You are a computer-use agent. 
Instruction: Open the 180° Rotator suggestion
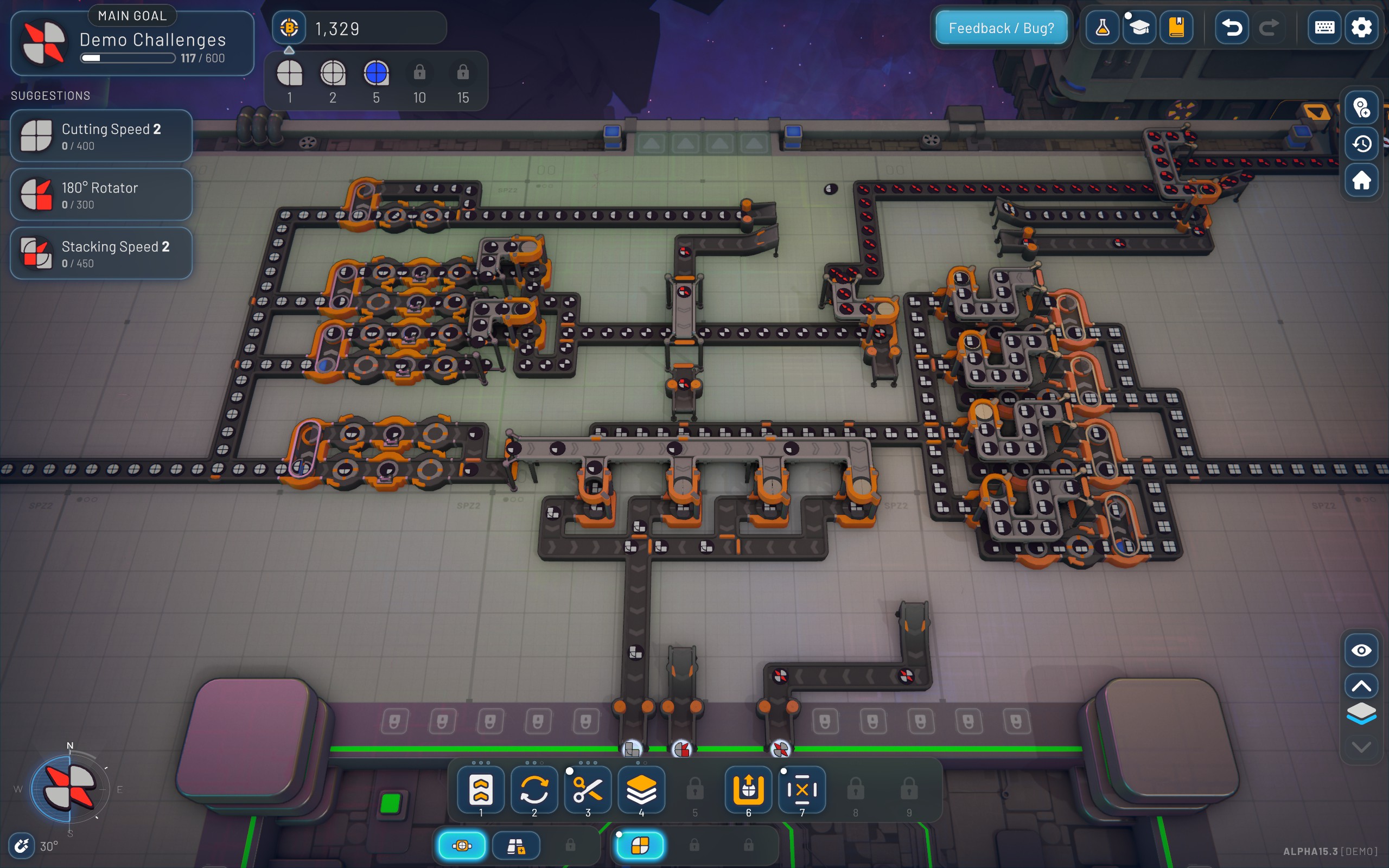click(101, 195)
